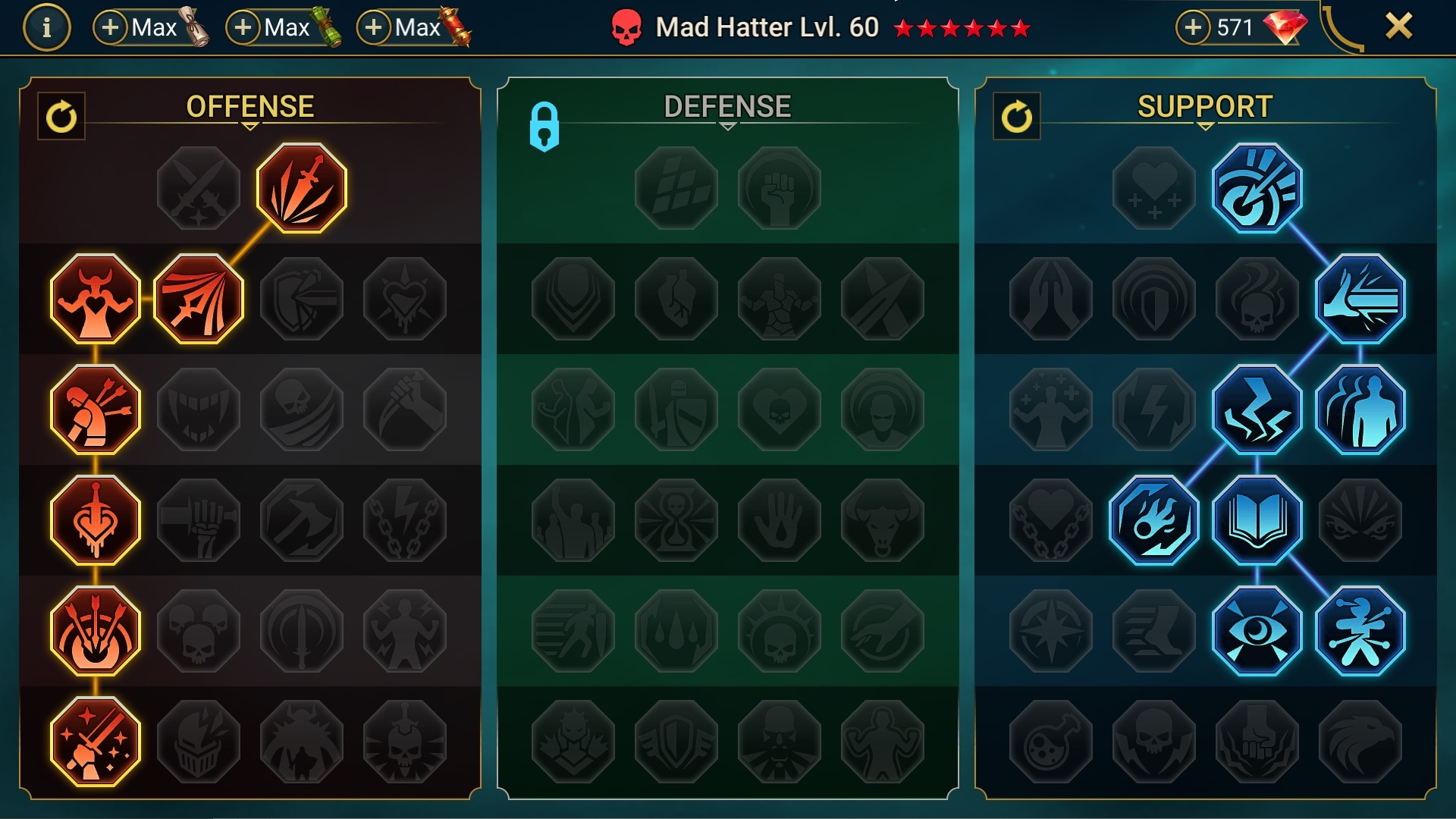Click the bull-head mastery in Defense tree
1456x819 pixels.
click(x=882, y=519)
